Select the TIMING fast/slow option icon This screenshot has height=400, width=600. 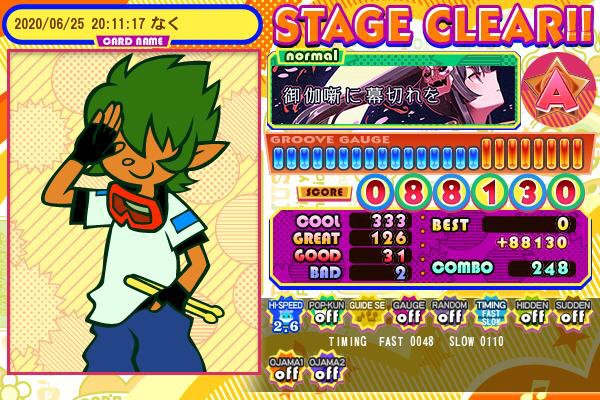click(x=490, y=314)
